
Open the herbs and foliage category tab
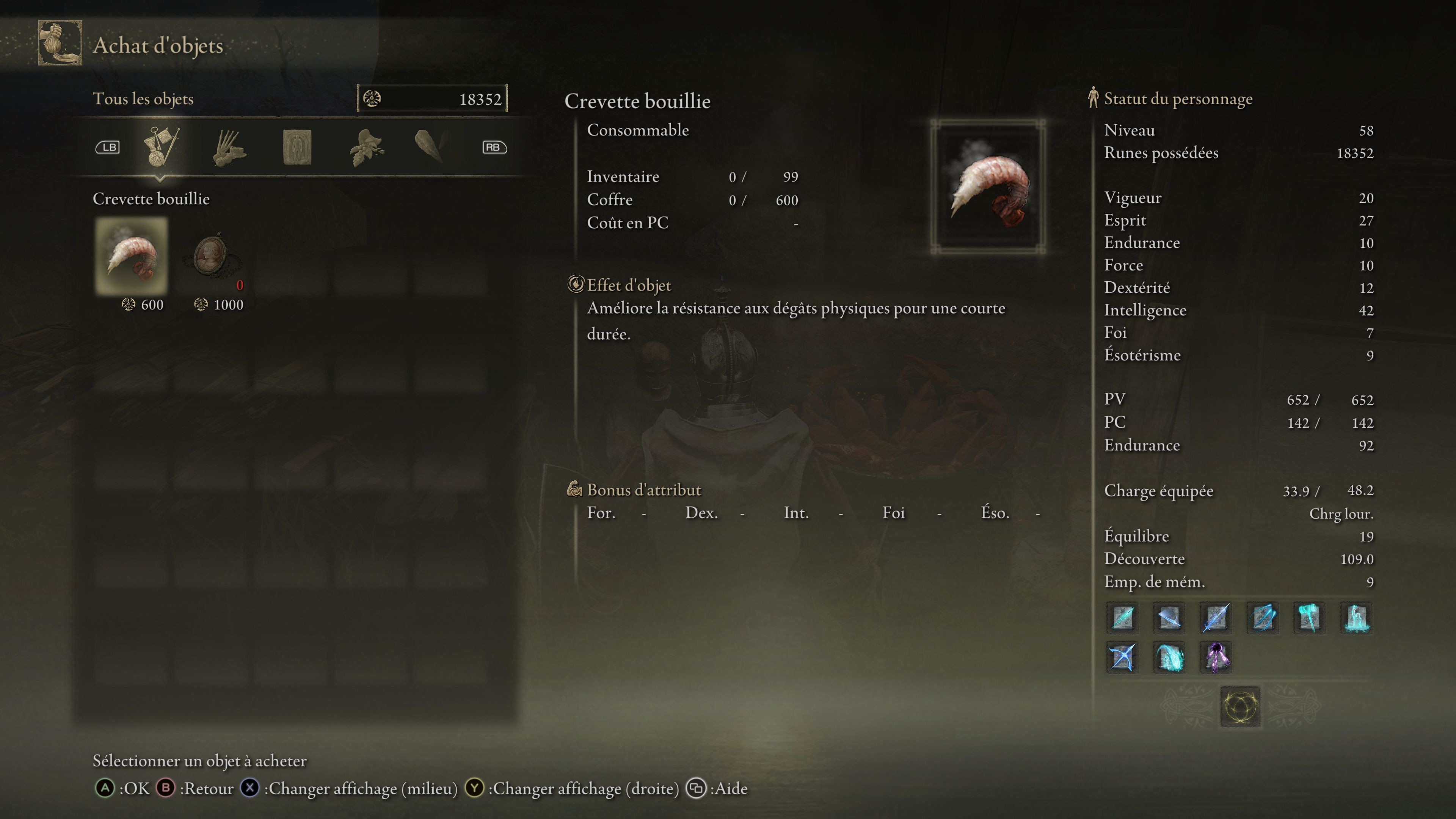(x=366, y=147)
